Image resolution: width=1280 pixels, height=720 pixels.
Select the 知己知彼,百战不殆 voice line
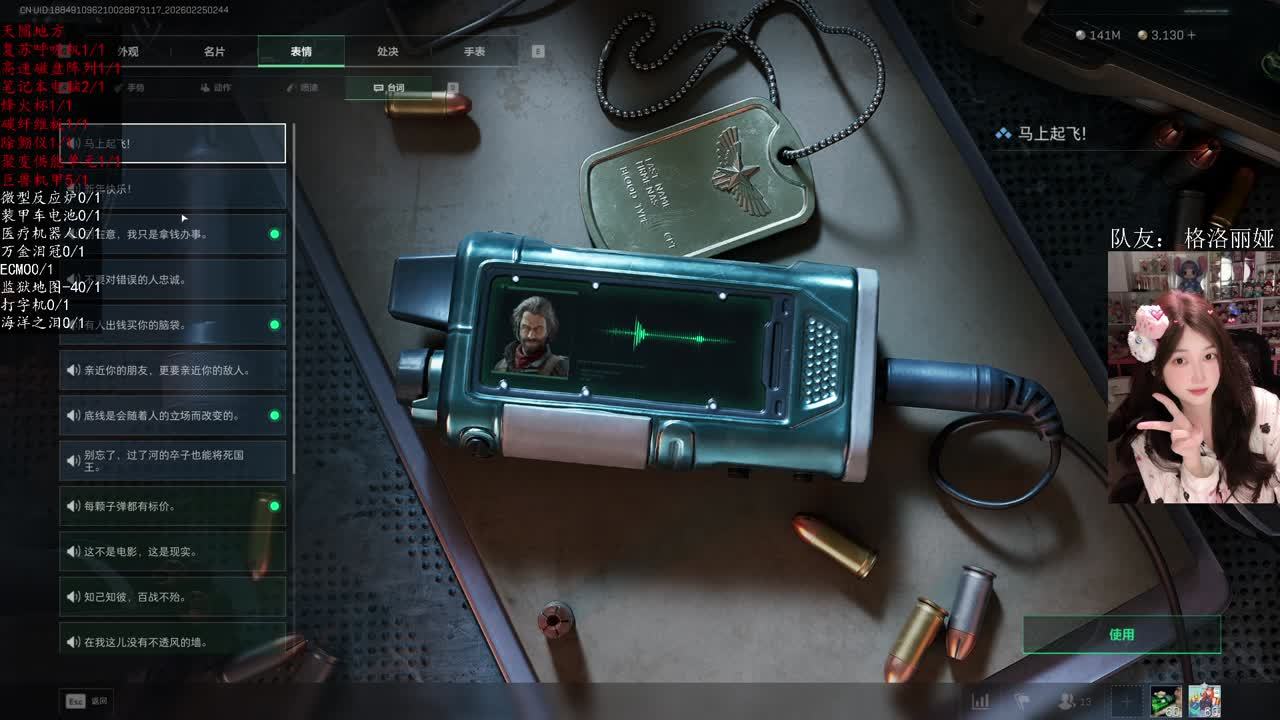tap(172, 597)
